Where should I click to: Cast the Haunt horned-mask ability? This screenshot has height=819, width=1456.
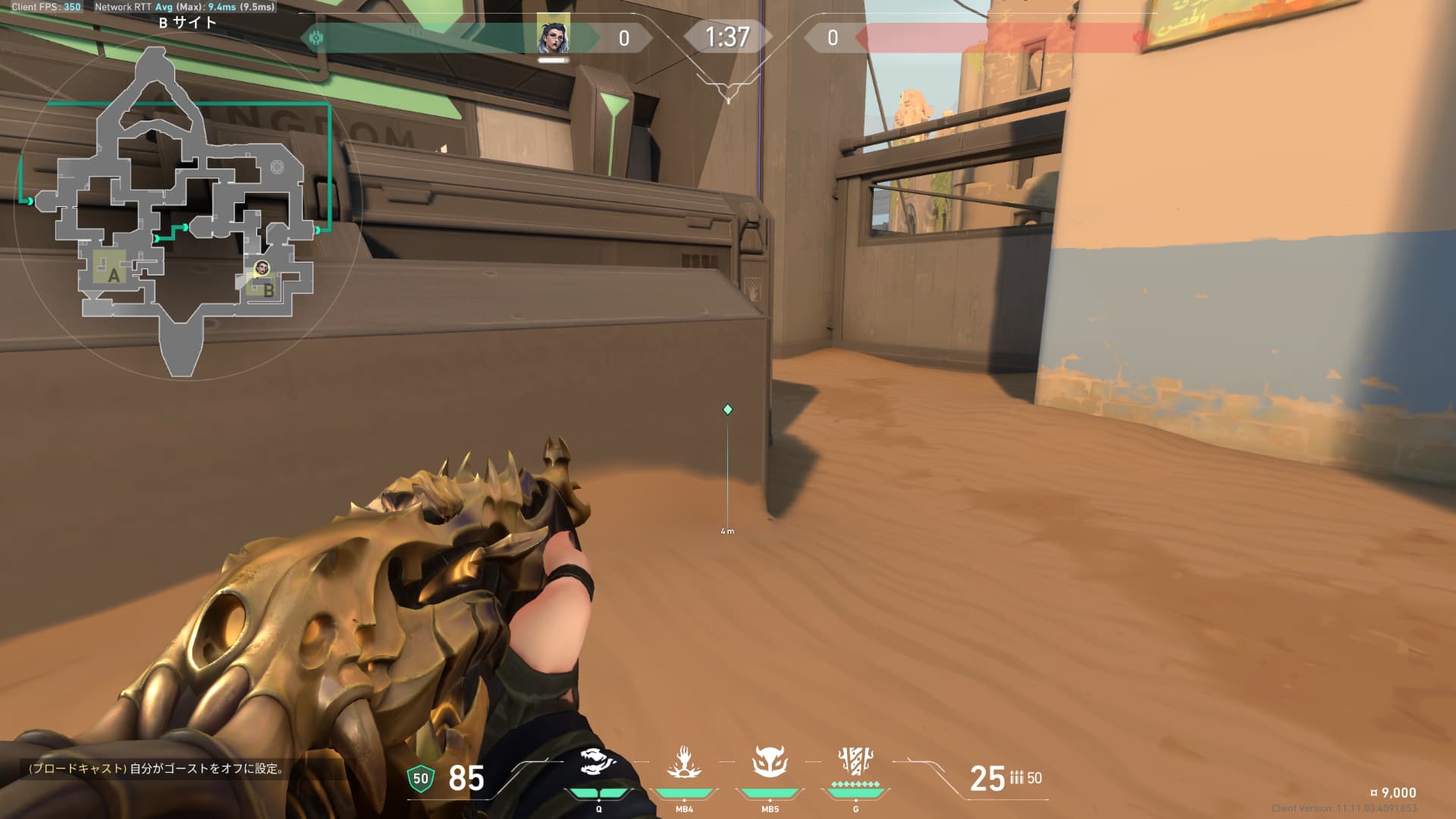click(x=770, y=763)
